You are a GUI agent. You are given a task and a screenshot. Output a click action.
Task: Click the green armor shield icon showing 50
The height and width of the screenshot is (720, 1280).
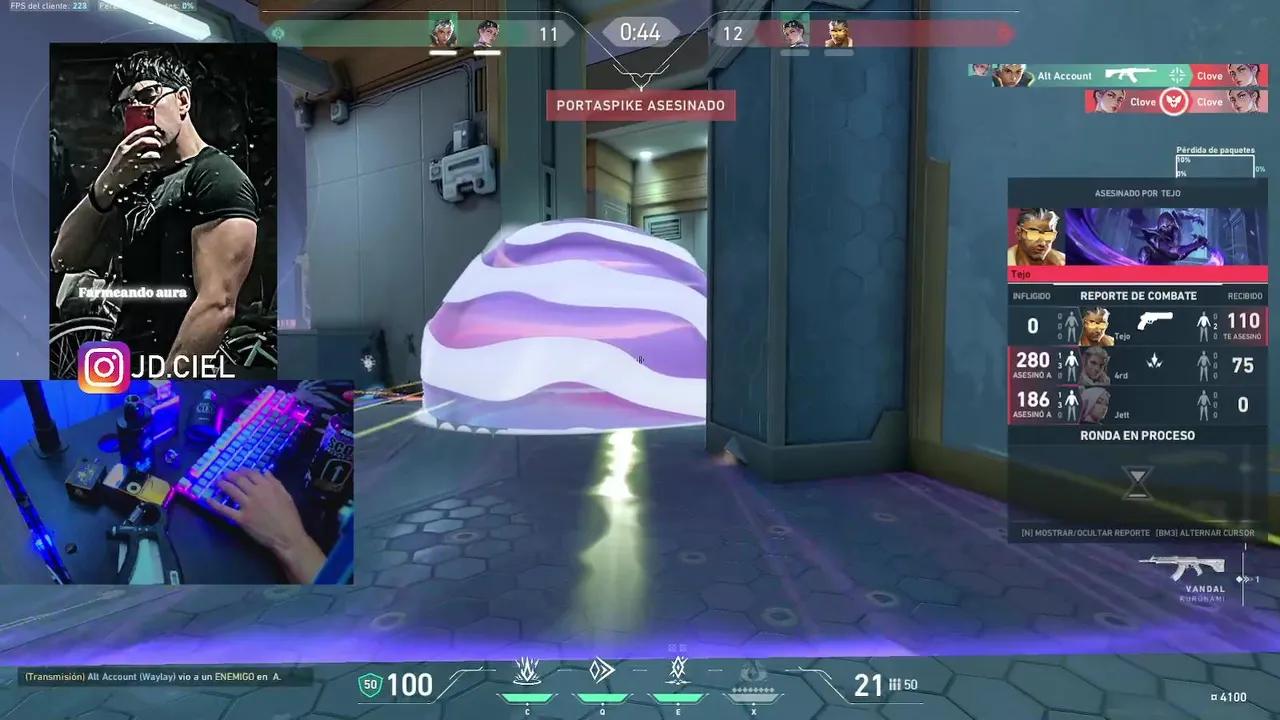tap(370, 685)
